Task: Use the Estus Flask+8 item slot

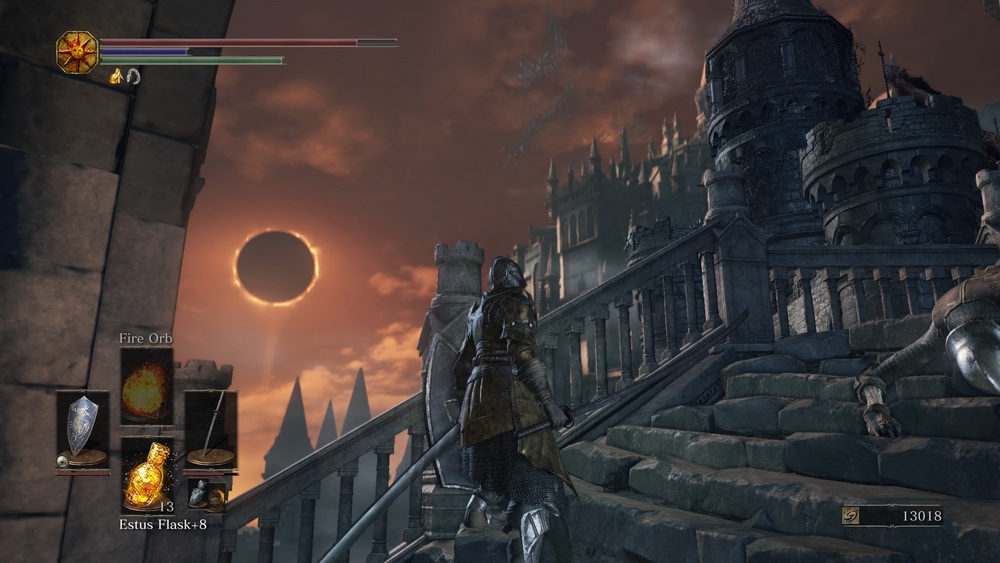Action: (147, 475)
